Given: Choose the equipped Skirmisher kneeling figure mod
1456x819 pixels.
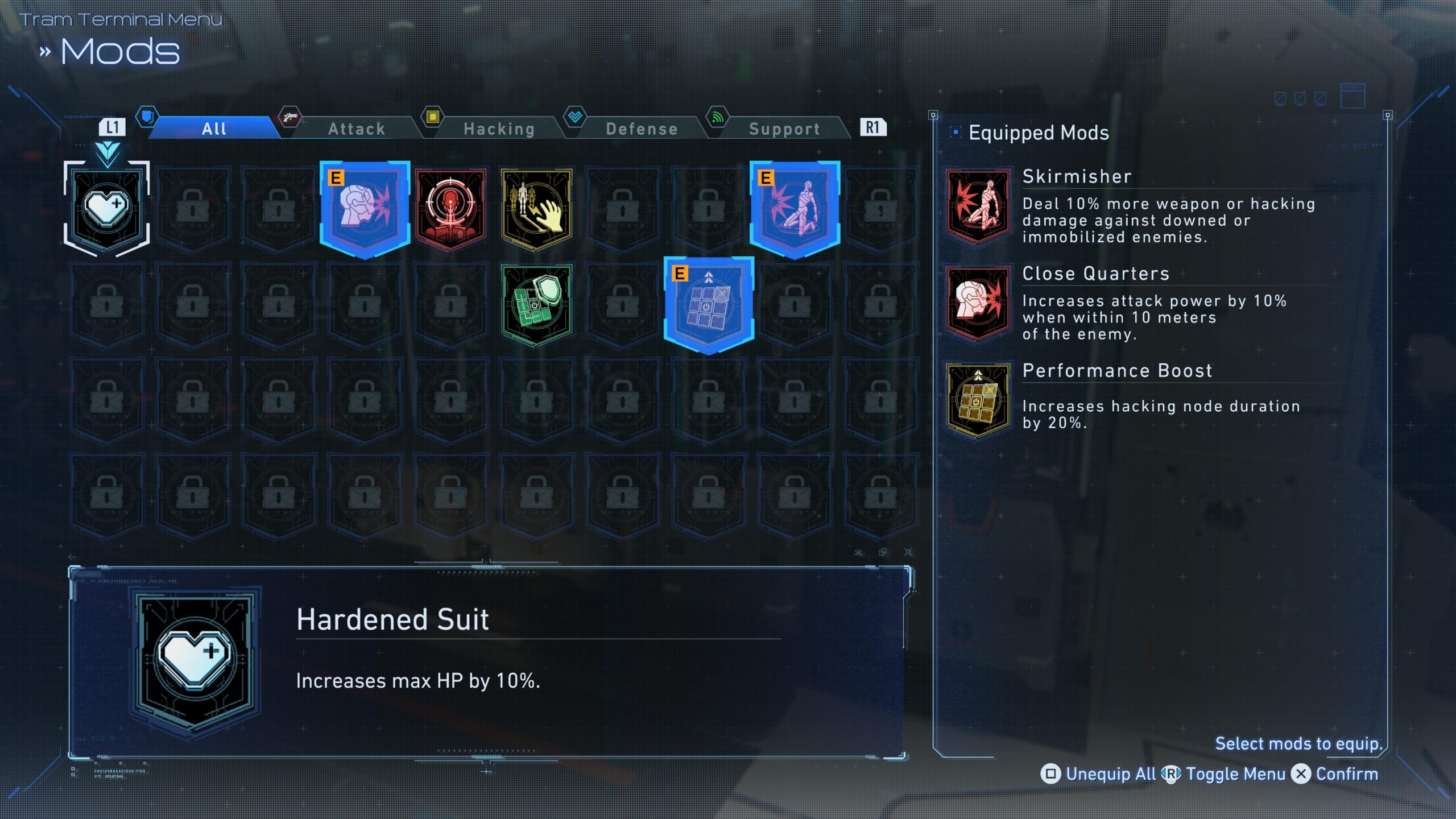Looking at the screenshot, I should (x=795, y=209).
